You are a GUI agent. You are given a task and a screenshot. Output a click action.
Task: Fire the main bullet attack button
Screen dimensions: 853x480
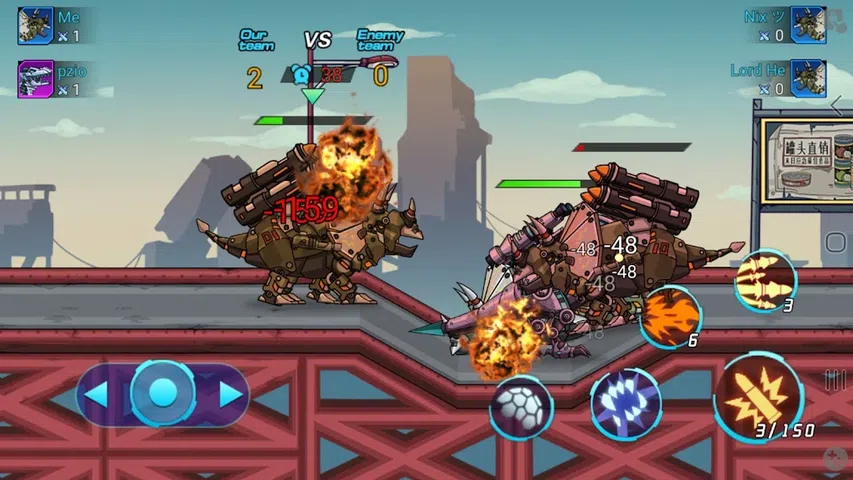[x=758, y=397]
